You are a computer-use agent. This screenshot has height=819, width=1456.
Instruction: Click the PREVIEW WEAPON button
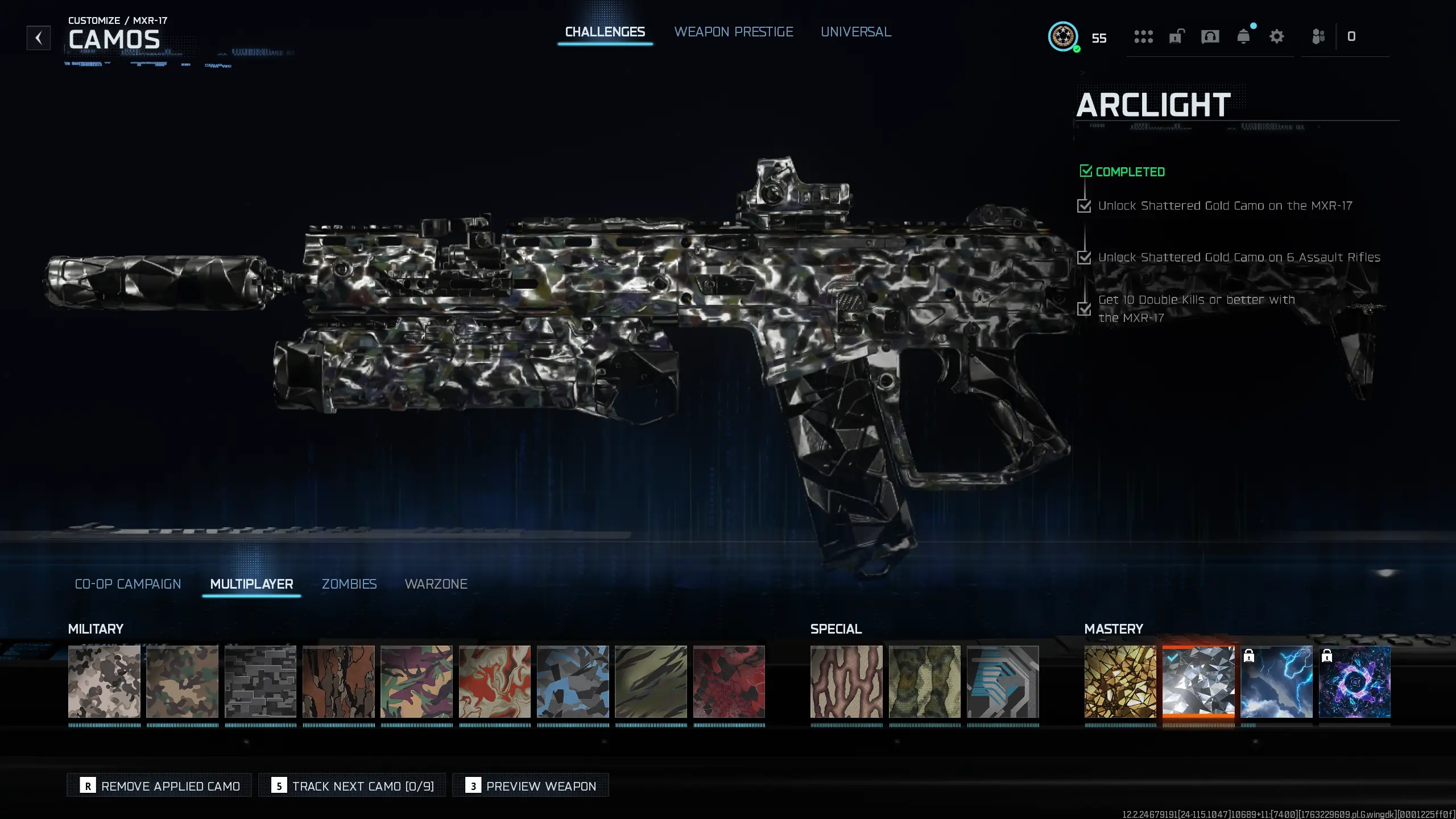530,785
